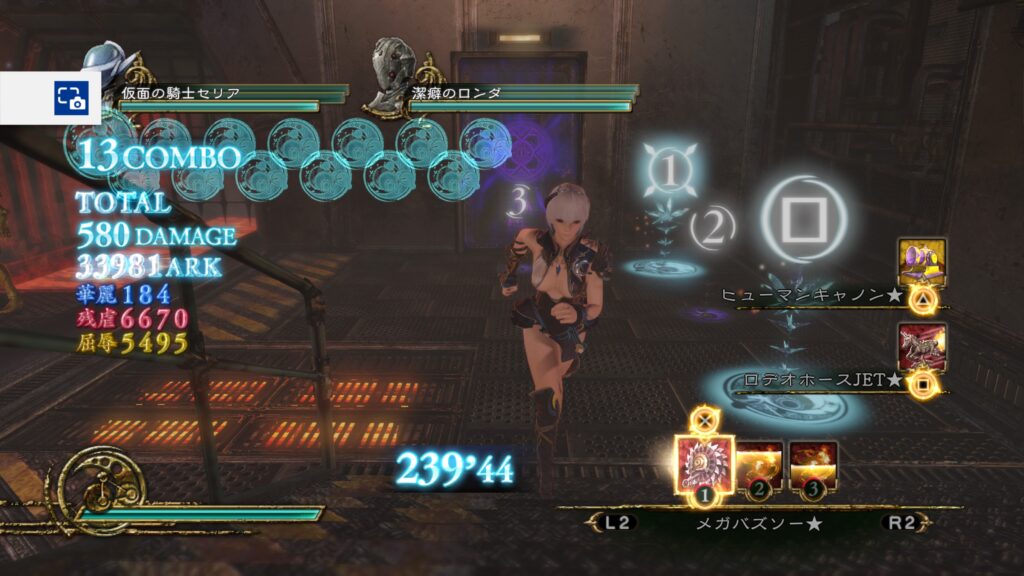The height and width of the screenshot is (576, 1024).
Task: Select the メガバズソー trap icon numbered 1
Action: [x=705, y=466]
